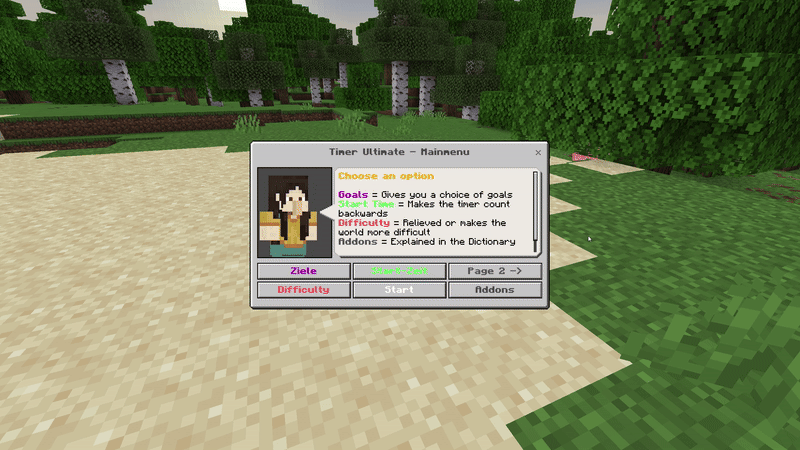This screenshot has height=450, width=800.
Task: Close the Timer Ultimate main menu
Action: click(538, 152)
